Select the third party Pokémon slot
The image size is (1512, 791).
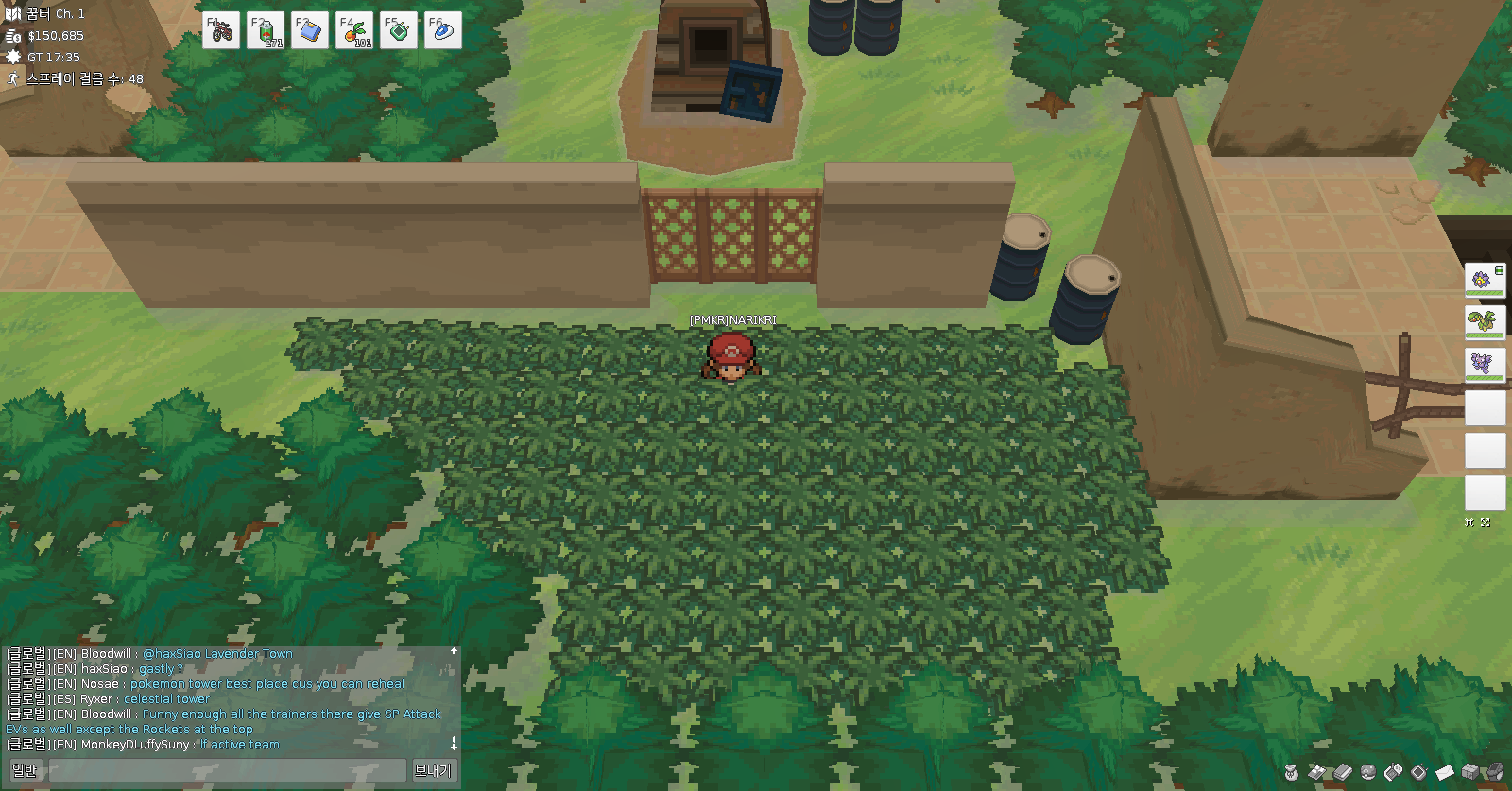point(1485,364)
